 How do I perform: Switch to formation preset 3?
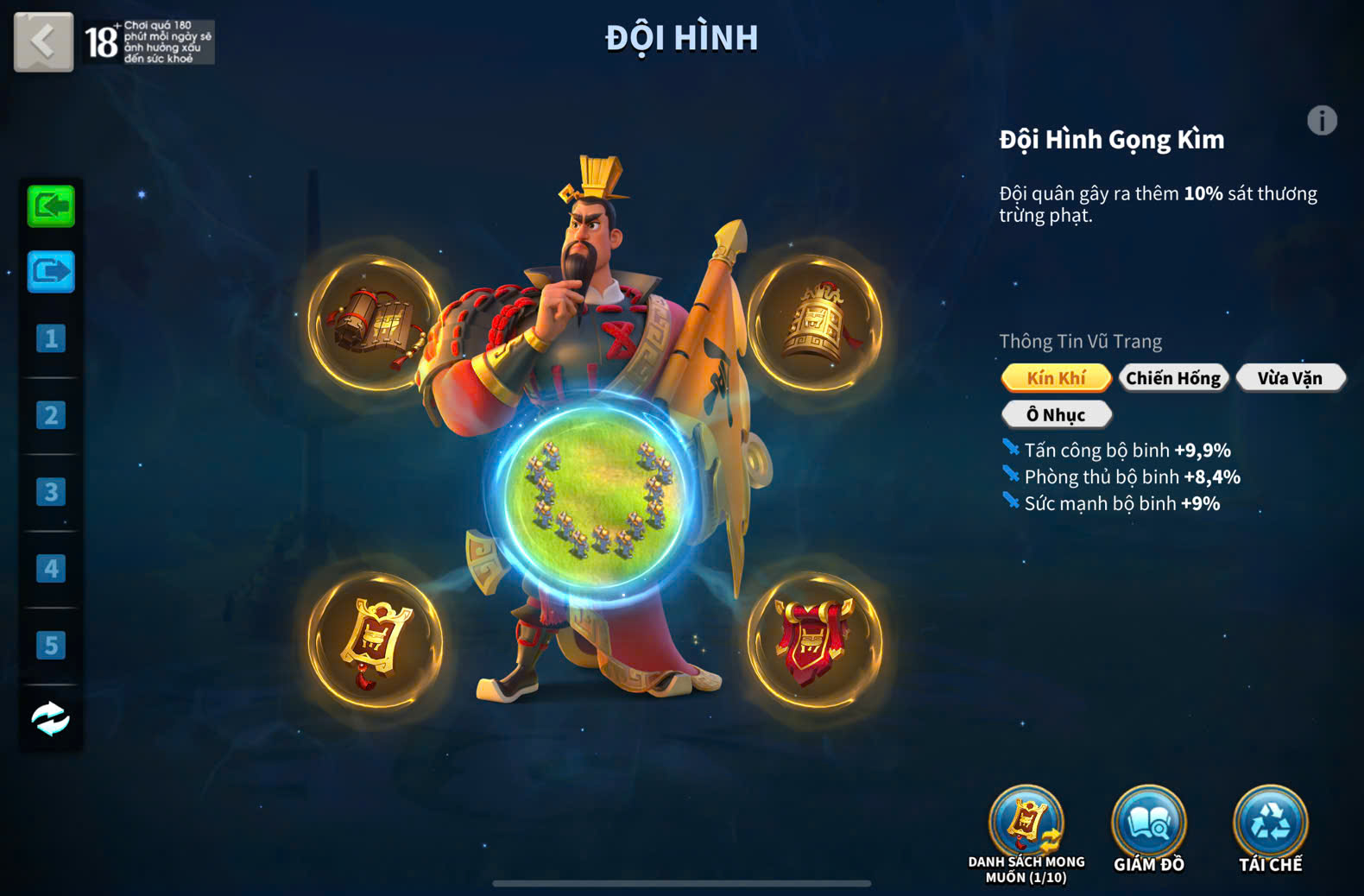tap(51, 492)
